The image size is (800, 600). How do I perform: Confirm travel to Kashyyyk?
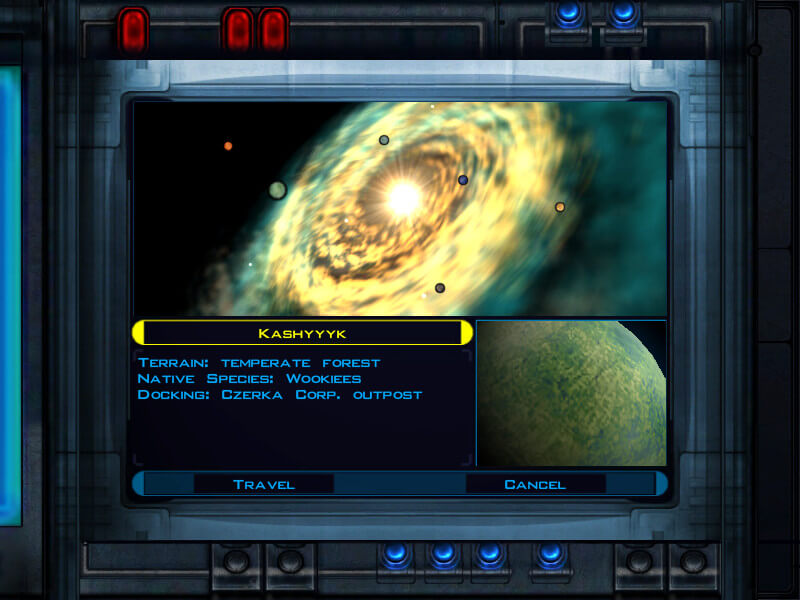coord(264,484)
